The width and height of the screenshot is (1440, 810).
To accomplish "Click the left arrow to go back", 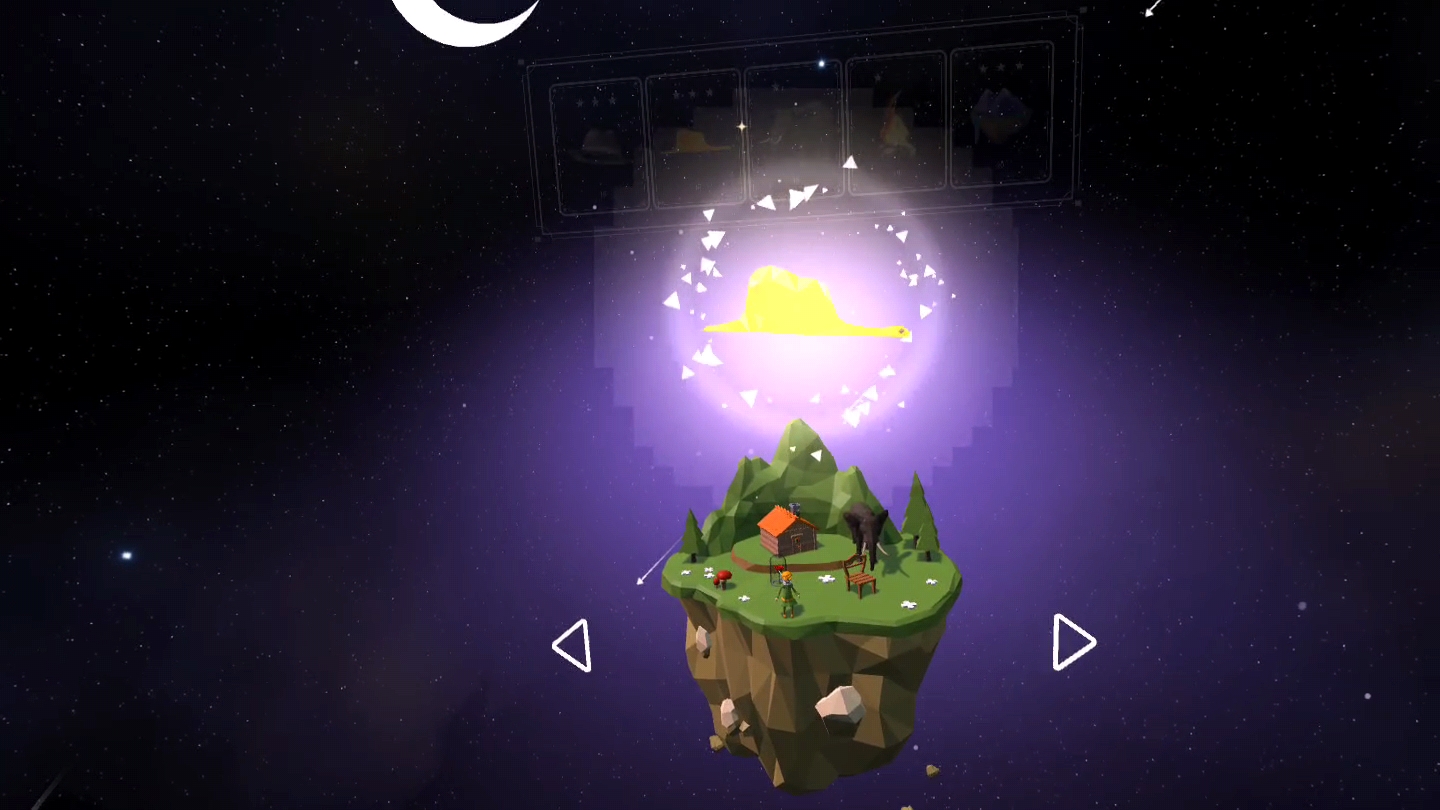I will point(573,645).
